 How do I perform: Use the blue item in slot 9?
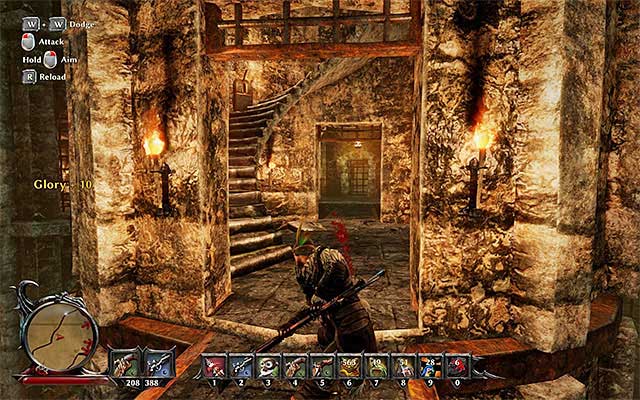tap(429, 366)
